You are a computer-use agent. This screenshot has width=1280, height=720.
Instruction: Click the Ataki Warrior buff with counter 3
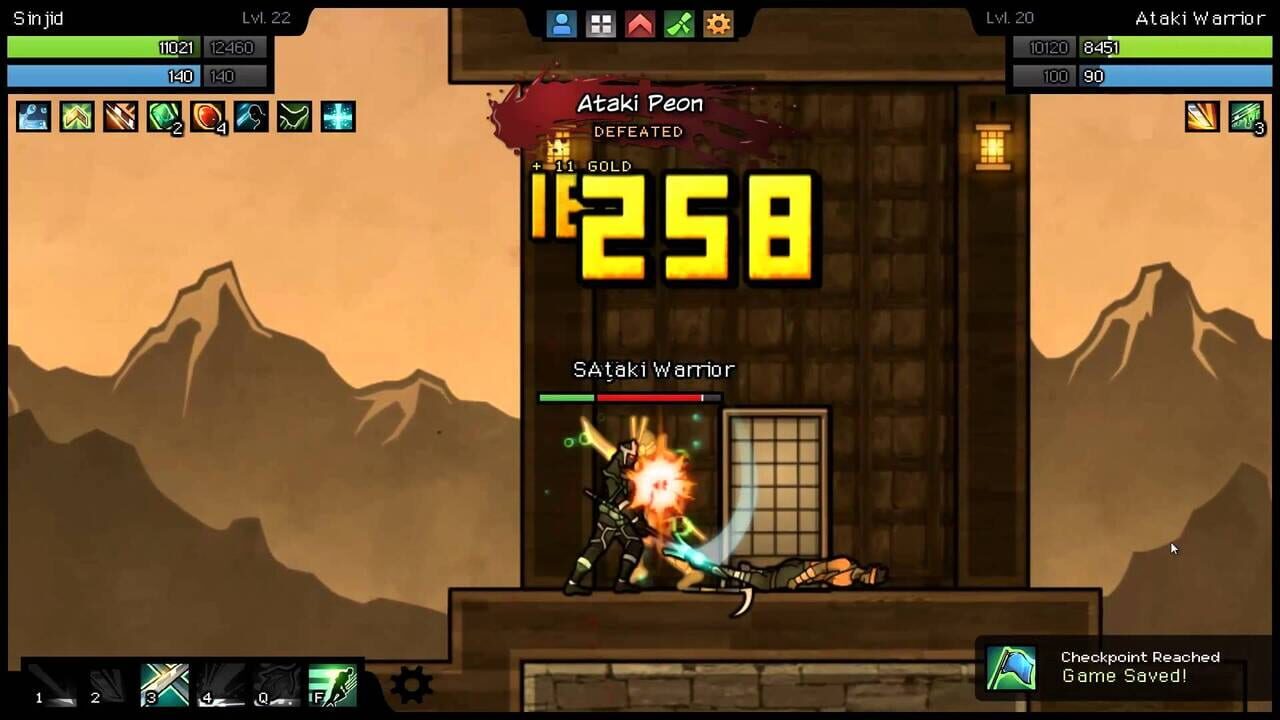click(x=1246, y=117)
